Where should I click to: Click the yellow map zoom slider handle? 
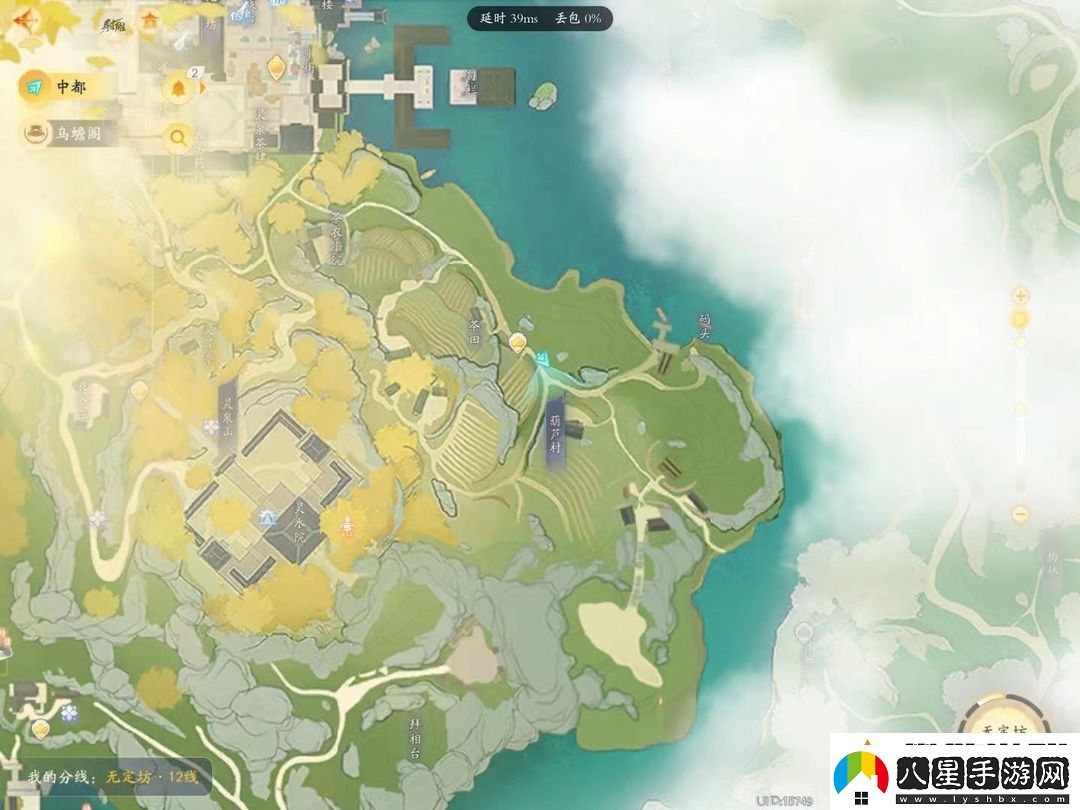1020,320
